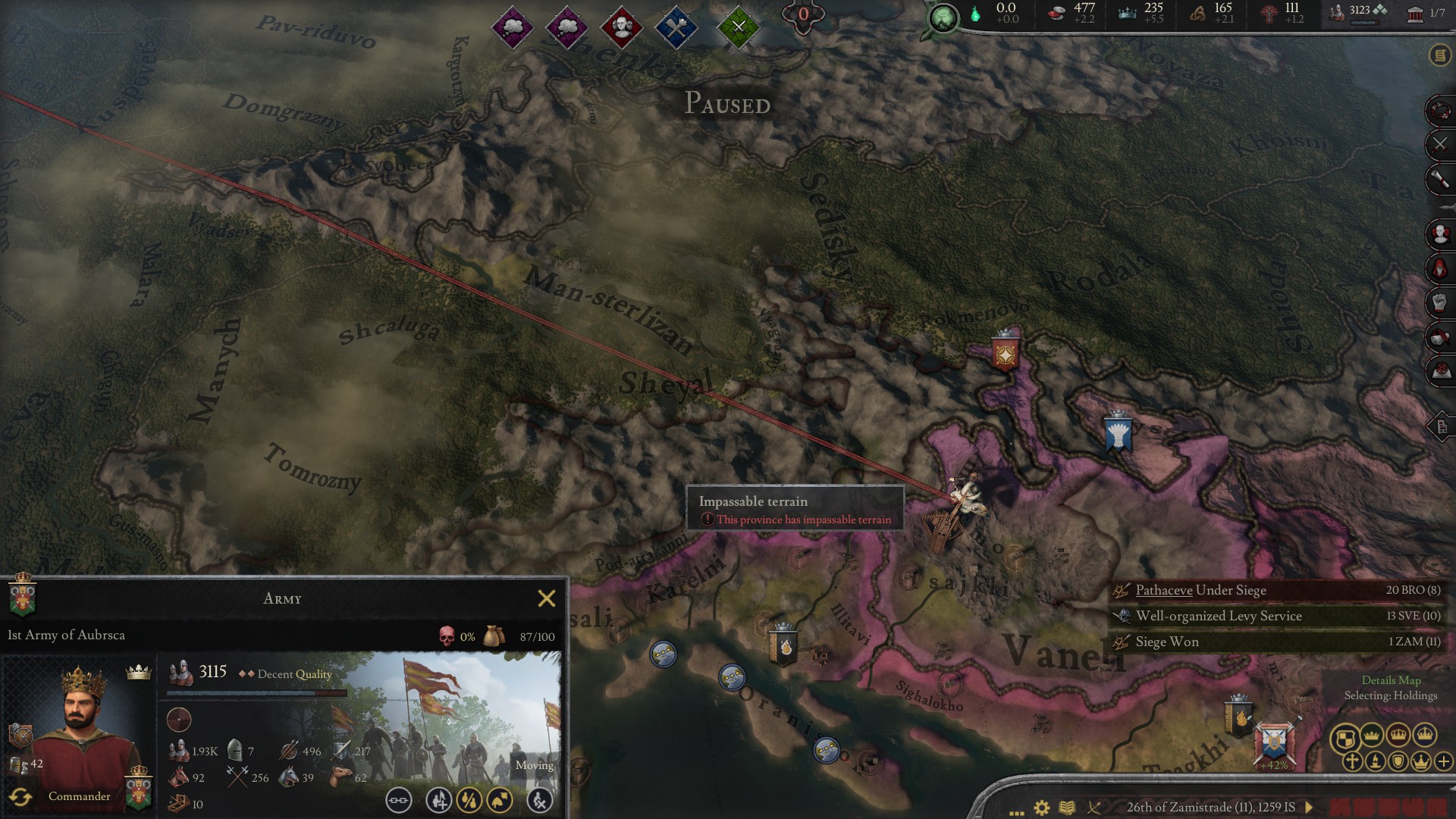The image size is (1456, 819).
Task: Open the Factions panel (fist icon)
Action: pos(1439,299)
